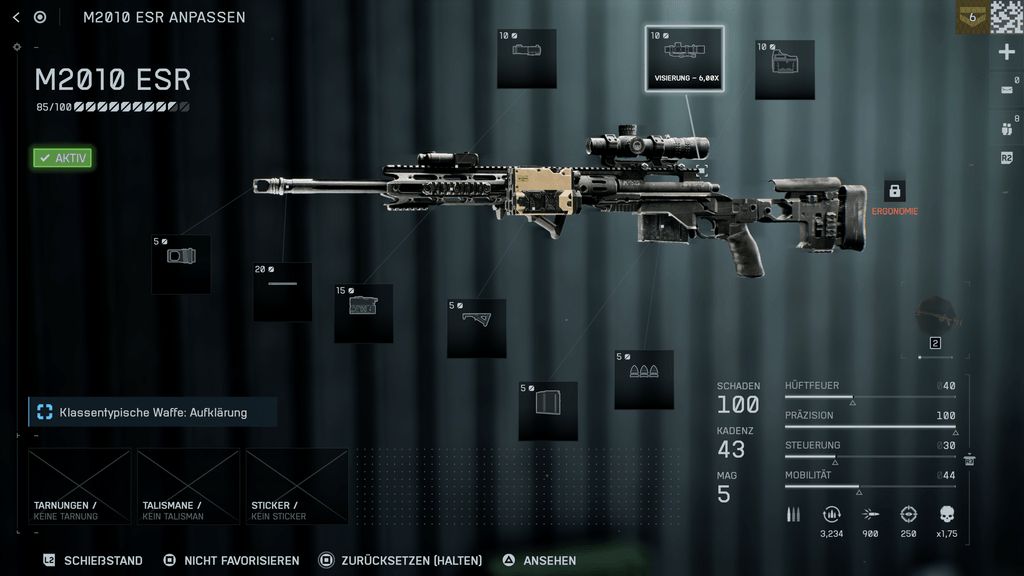Click the plus button in the right sidebar
Image resolution: width=1024 pixels, height=576 pixels.
[x=1006, y=53]
